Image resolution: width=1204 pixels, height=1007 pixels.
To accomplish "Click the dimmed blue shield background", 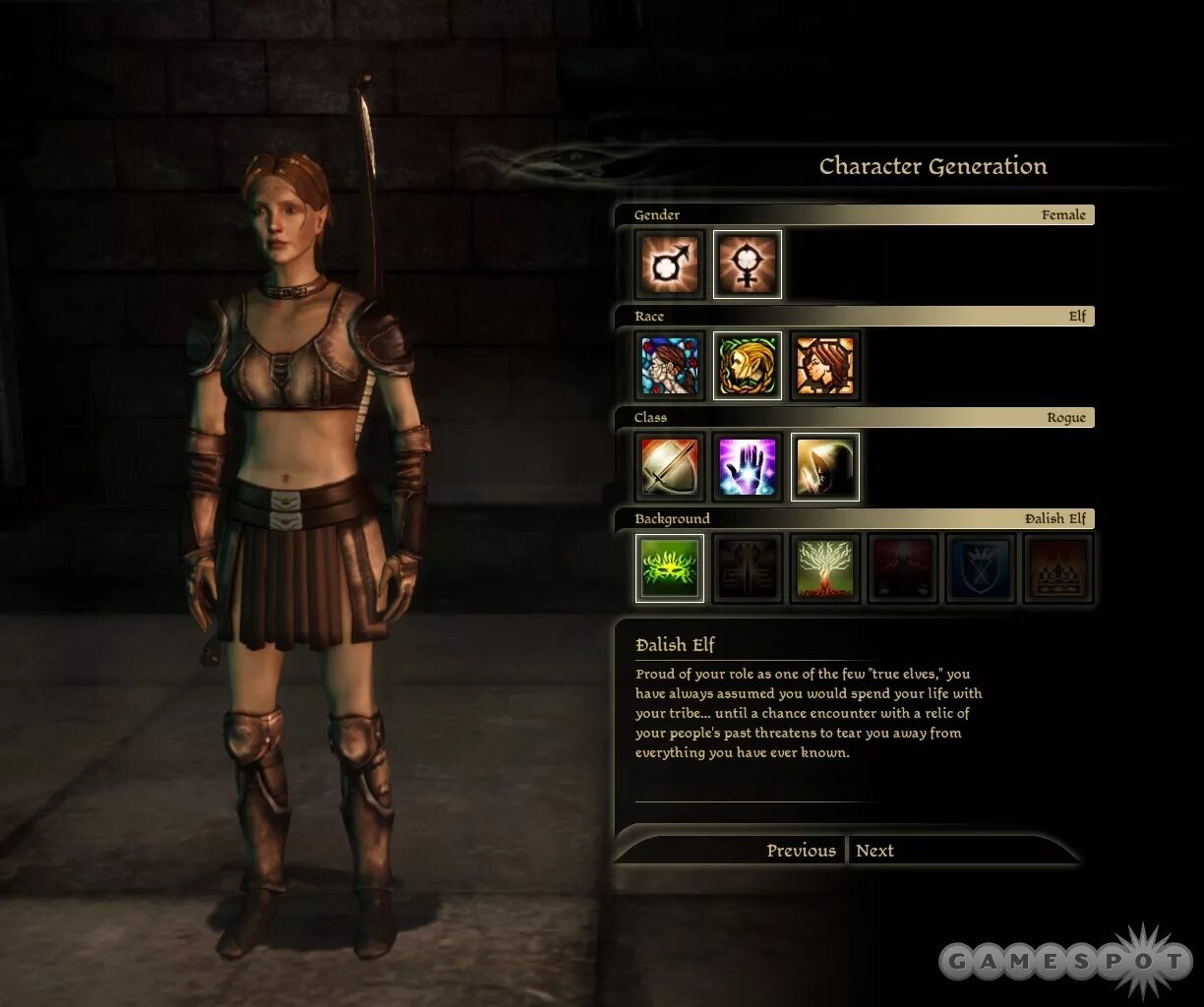I will [x=981, y=568].
